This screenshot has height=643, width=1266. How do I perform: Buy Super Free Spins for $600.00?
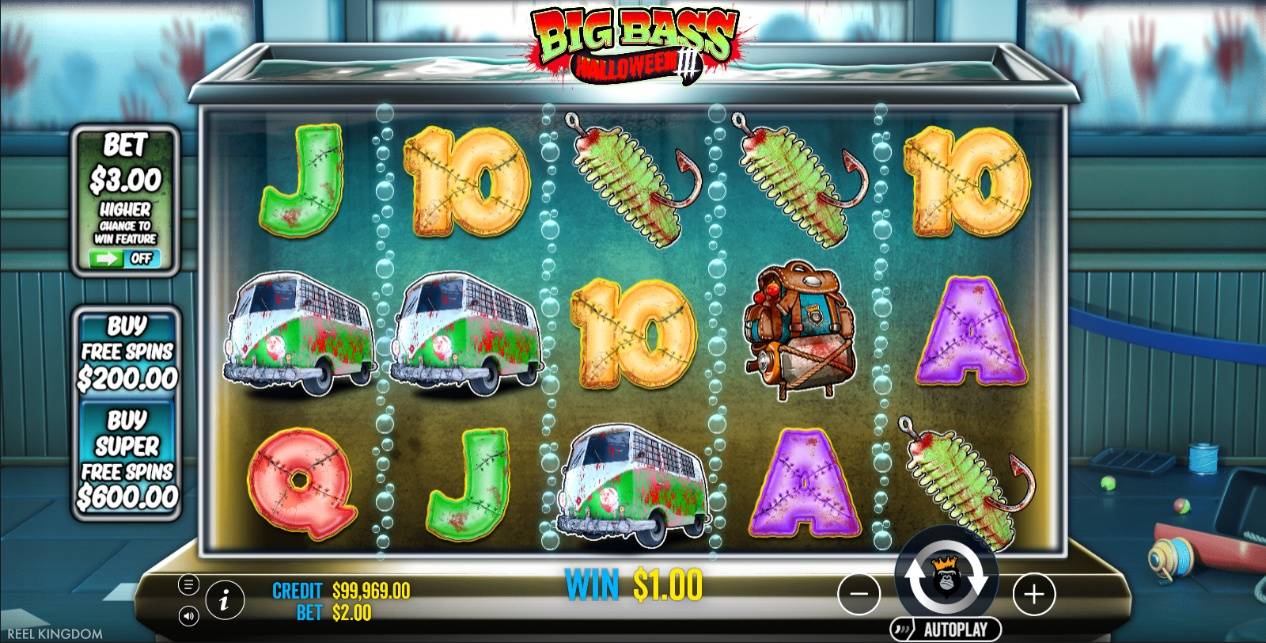tap(128, 458)
